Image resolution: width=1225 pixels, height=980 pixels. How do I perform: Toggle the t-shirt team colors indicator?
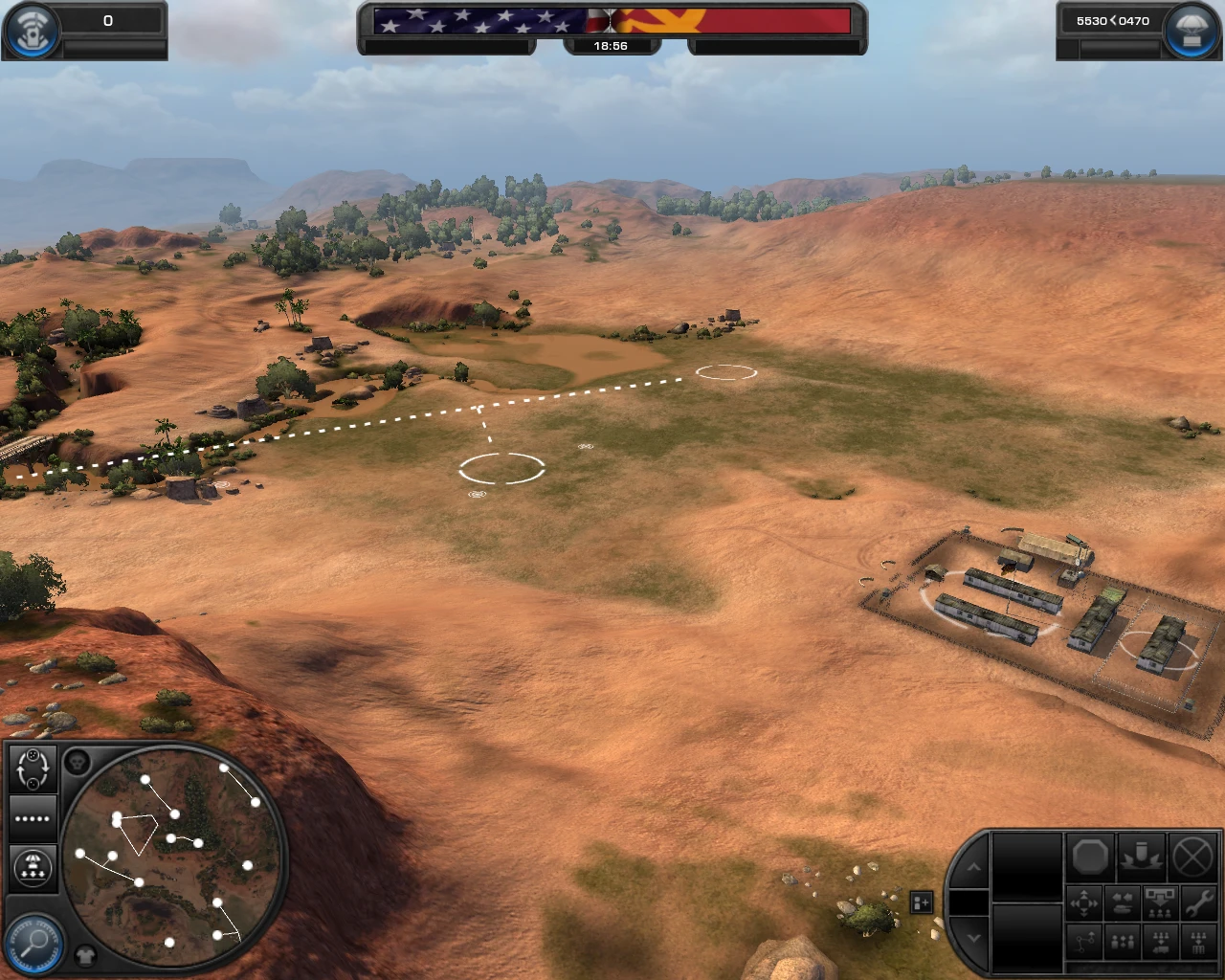point(86,954)
